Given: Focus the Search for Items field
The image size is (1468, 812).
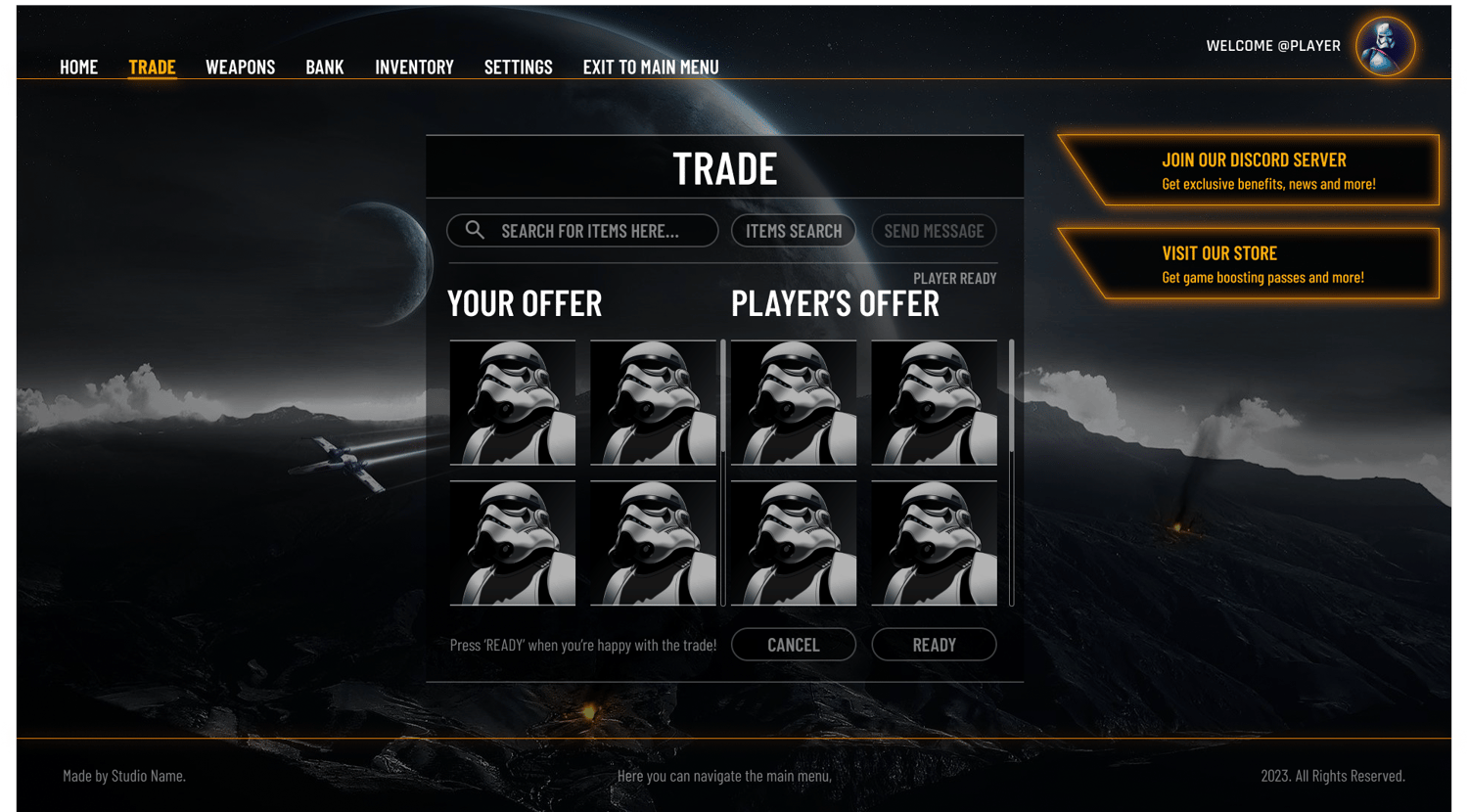Looking at the screenshot, I should coord(597,231).
